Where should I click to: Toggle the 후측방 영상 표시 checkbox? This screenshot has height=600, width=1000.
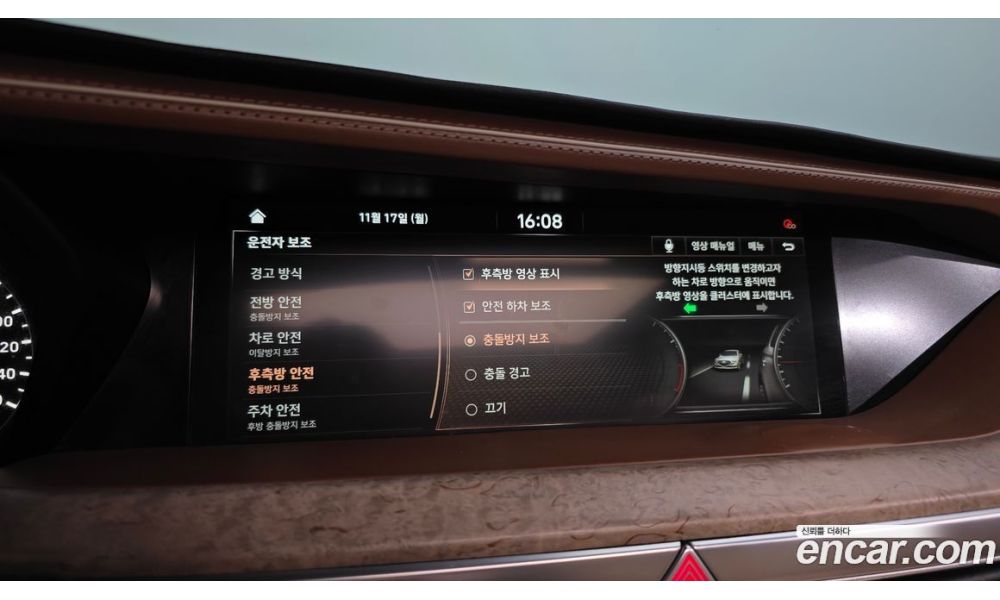[469, 273]
